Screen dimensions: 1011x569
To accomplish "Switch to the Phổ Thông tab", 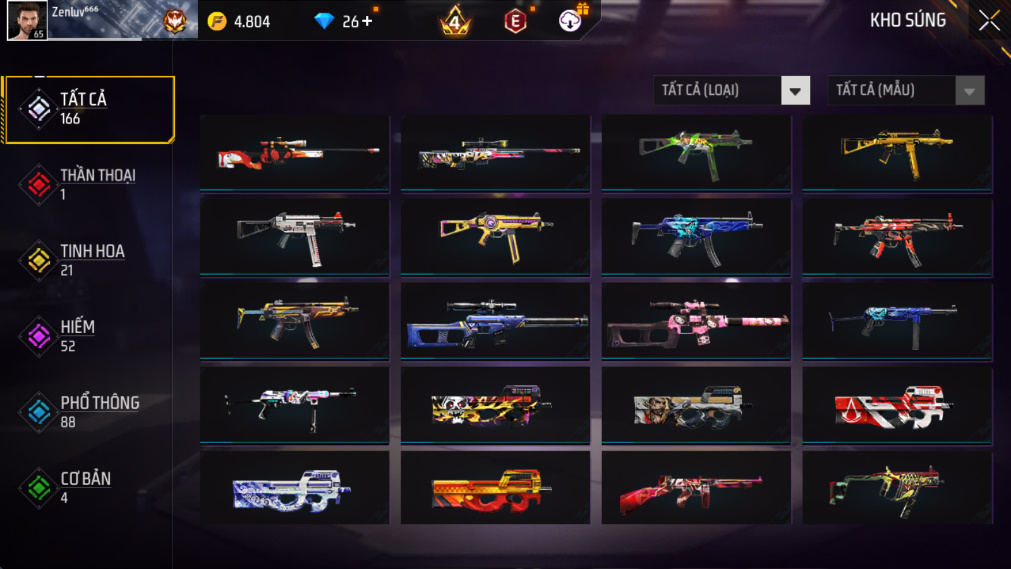I will pos(90,412).
